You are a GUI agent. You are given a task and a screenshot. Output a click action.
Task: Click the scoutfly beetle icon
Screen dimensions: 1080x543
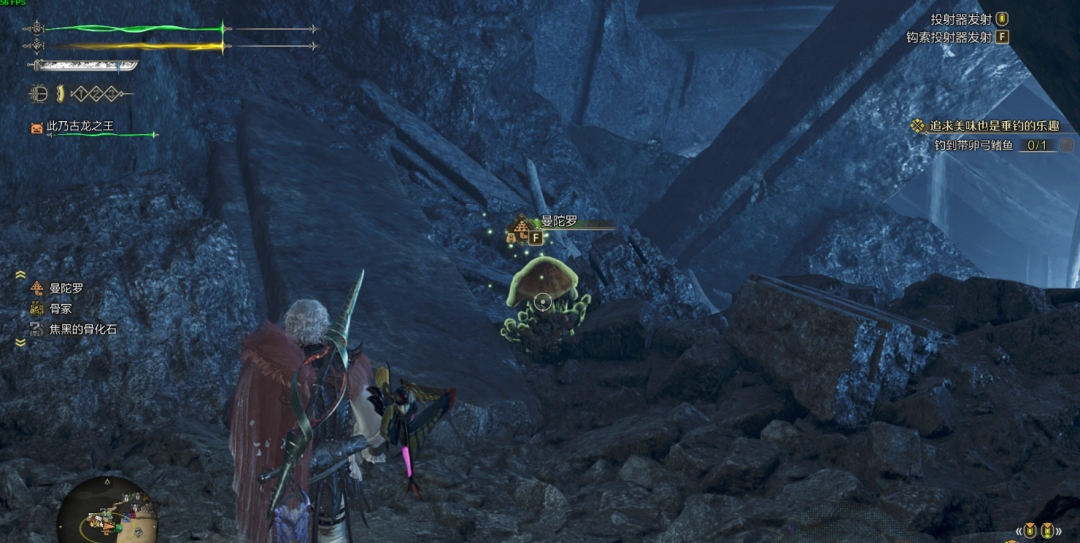pos(40,94)
